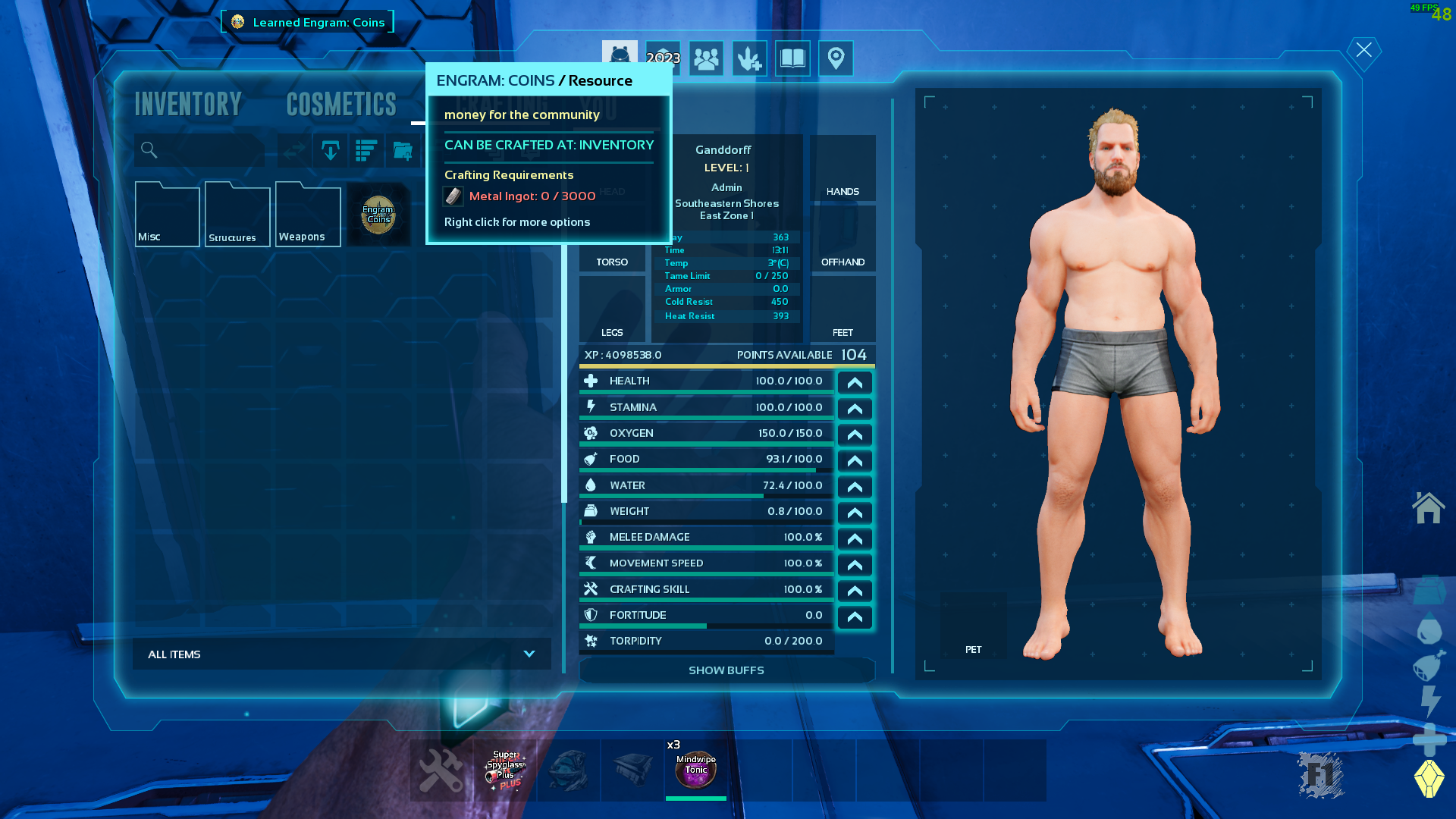This screenshot has width=1456, height=819.
Task: Click the inventory search field
Action: coord(200,150)
